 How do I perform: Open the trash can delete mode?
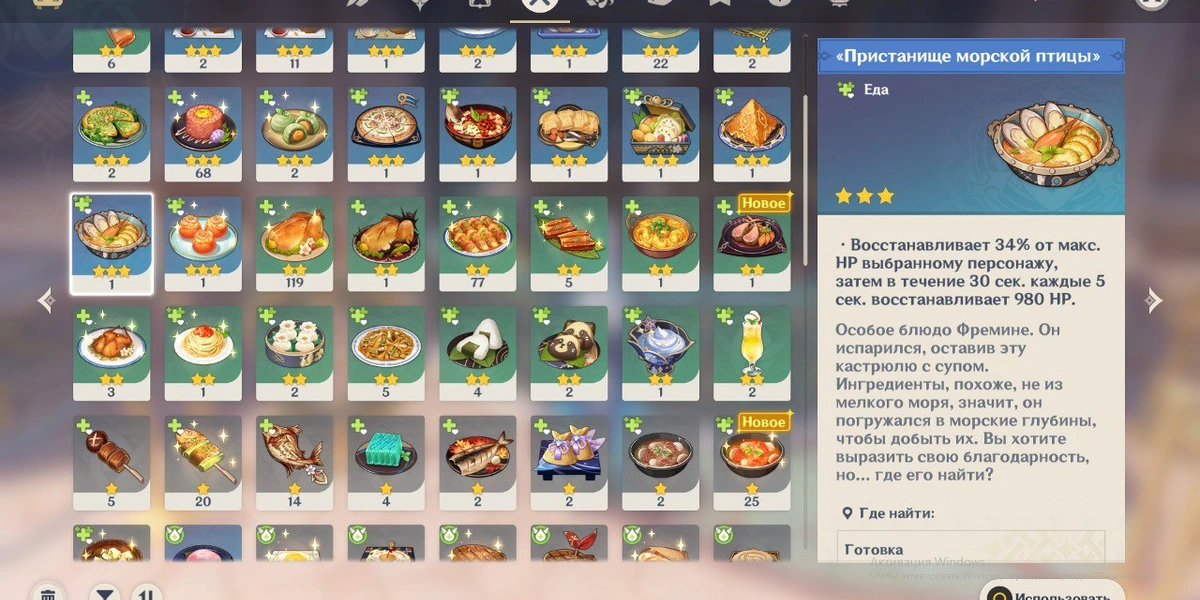[x=47, y=594]
